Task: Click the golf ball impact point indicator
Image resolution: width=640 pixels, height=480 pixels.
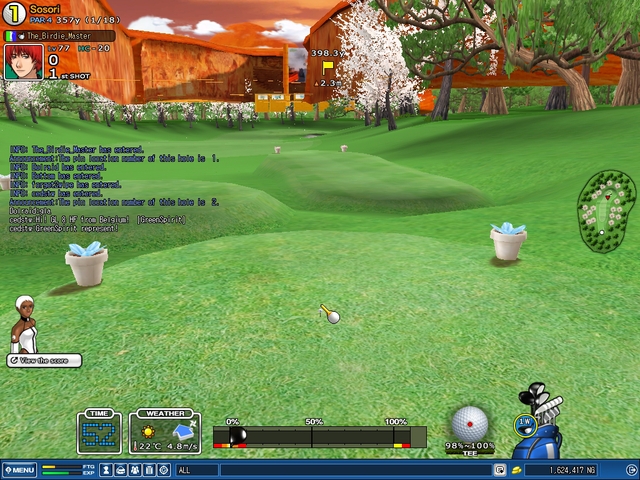Action: tap(469, 424)
